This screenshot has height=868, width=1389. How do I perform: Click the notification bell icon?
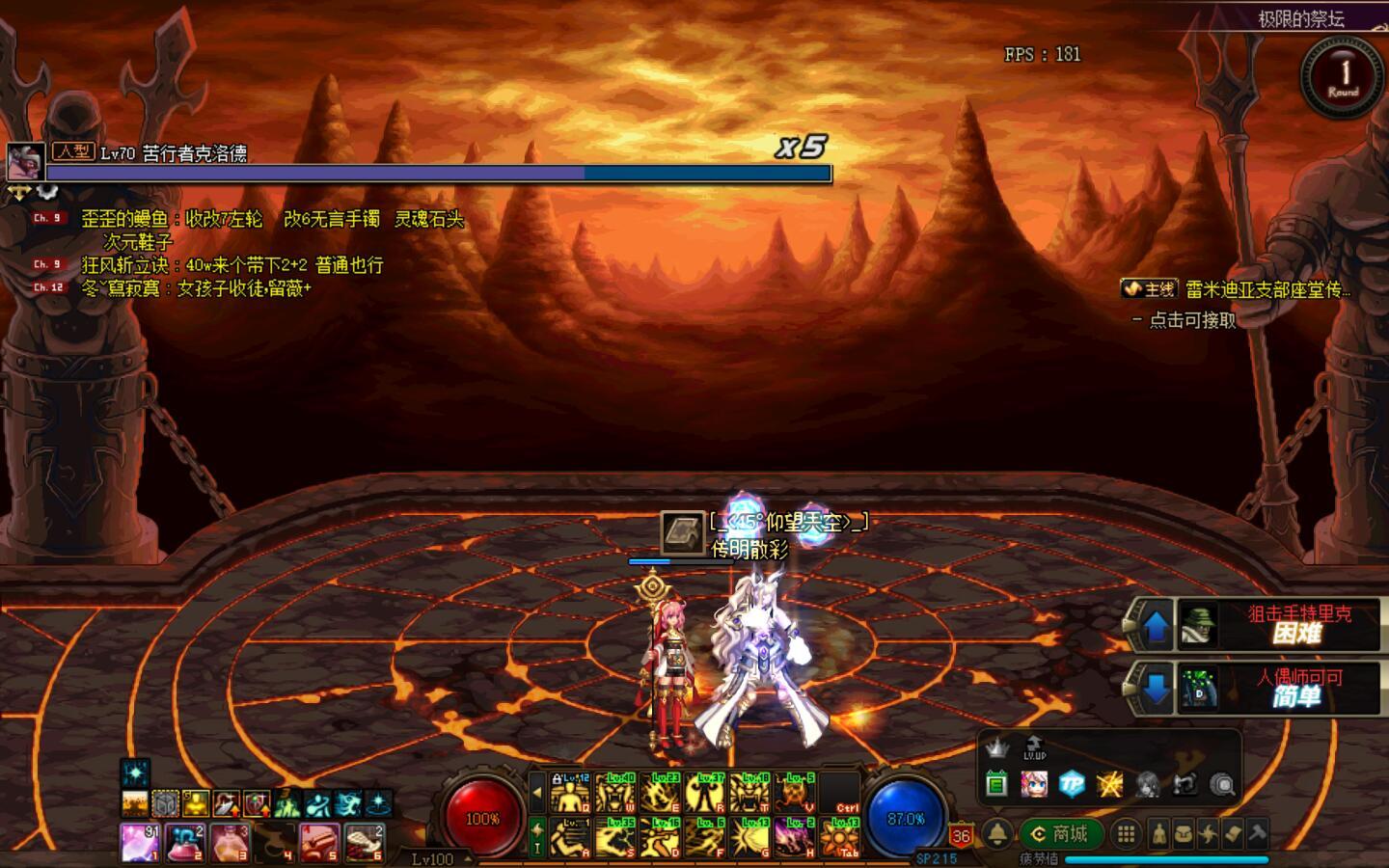[x=994, y=831]
